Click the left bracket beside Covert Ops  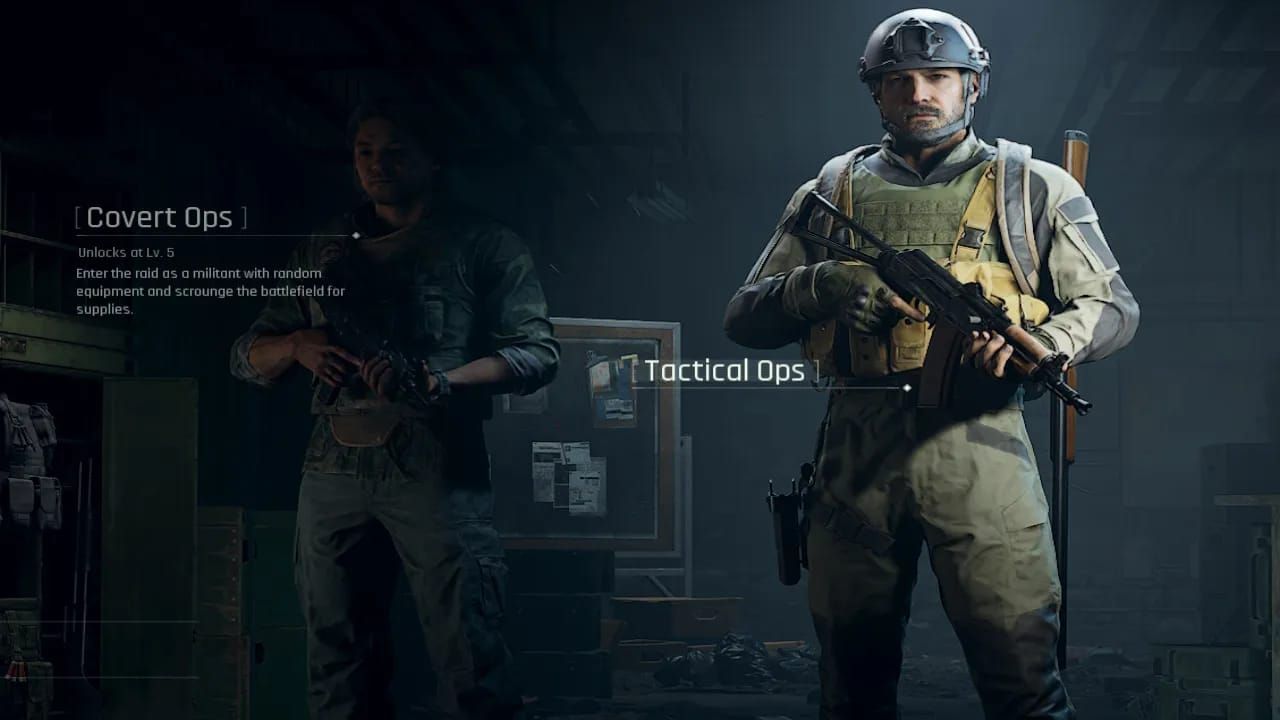pyautogui.click(x=79, y=217)
